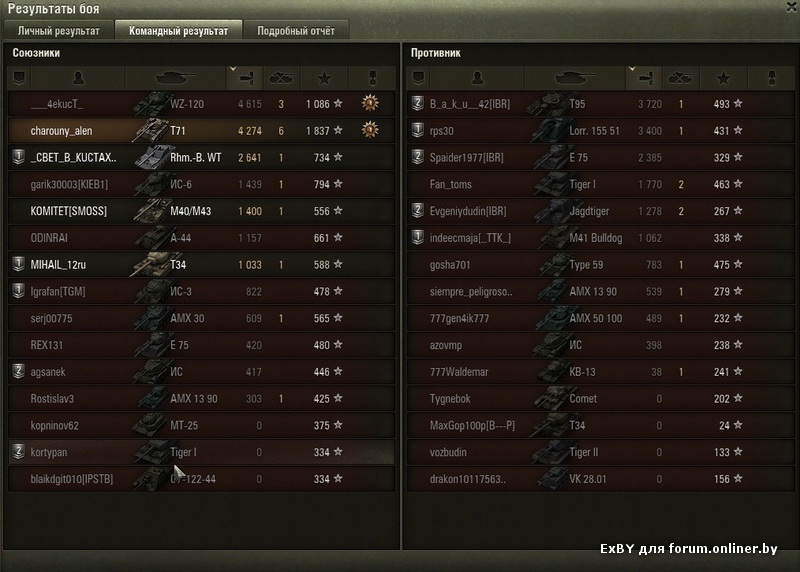Viewport: 800px width, 572px height.
Task: Click the azovmp enemy row
Action: (598, 345)
